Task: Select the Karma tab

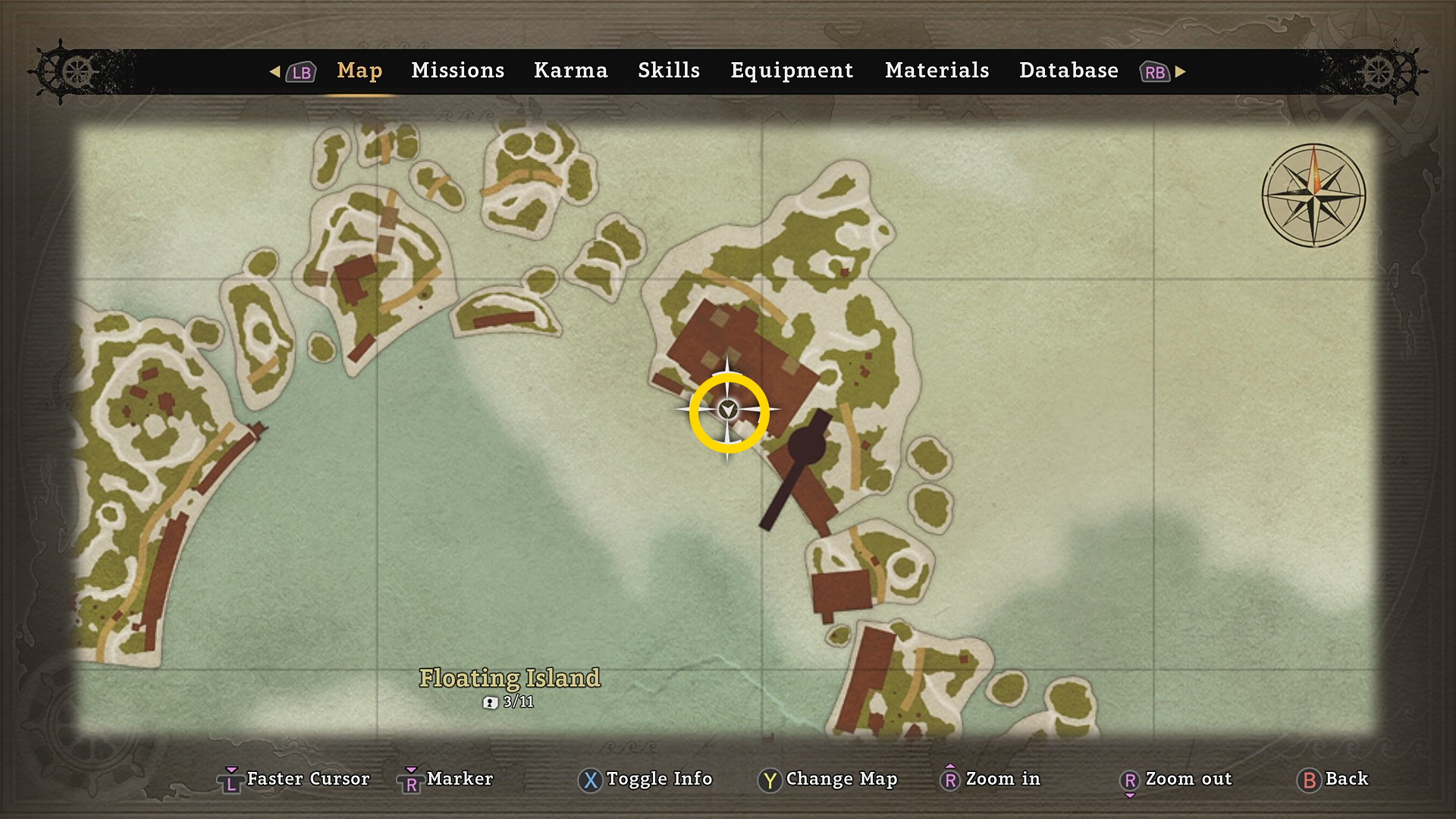Action: 570,71
